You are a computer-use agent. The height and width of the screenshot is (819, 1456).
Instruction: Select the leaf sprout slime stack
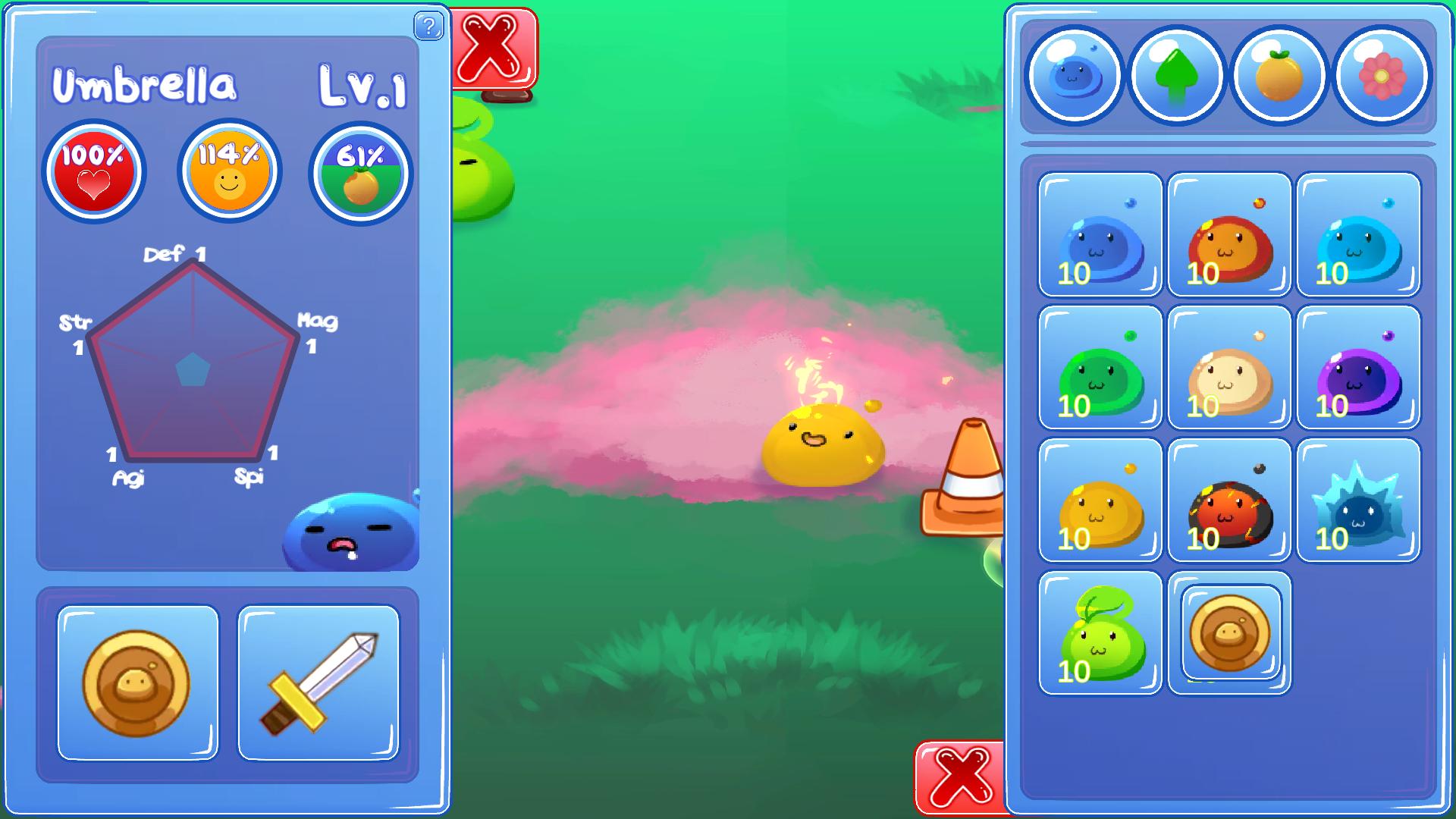click(1100, 633)
